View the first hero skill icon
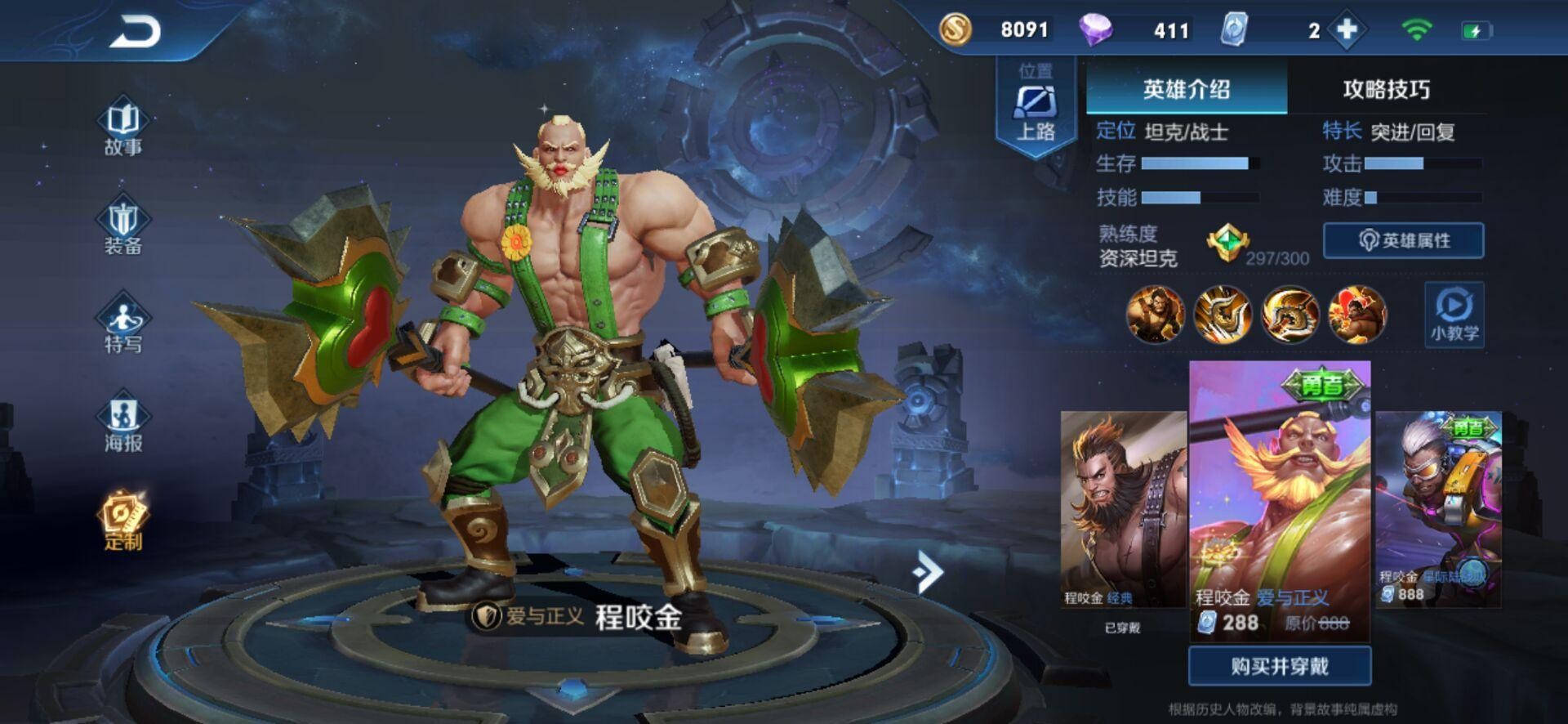The width and height of the screenshot is (1568, 724). coord(1155,314)
